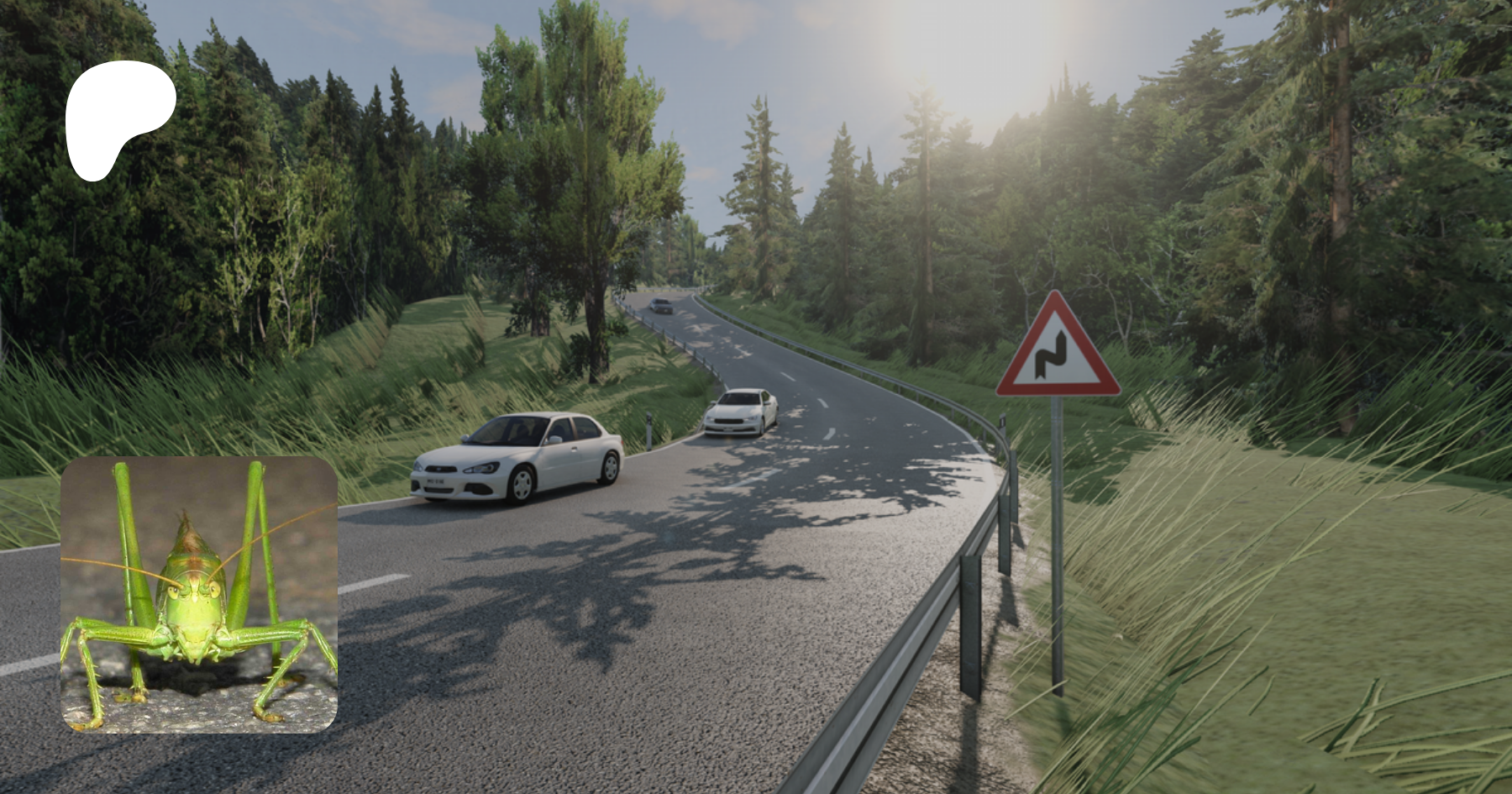The width and height of the screenshot is (1512, 794).
Task: Open the green grasshopper avatar thumbnail
Action: point(199,594)
